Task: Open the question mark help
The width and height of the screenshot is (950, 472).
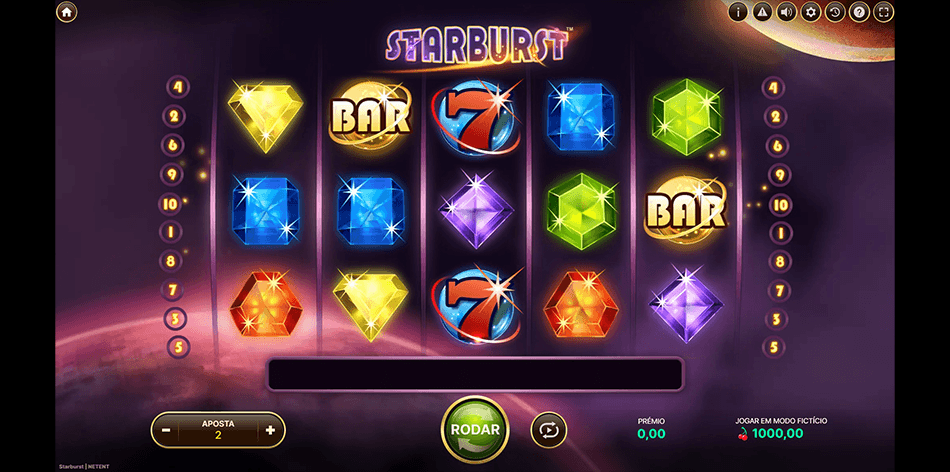Action: click(859, 12)
